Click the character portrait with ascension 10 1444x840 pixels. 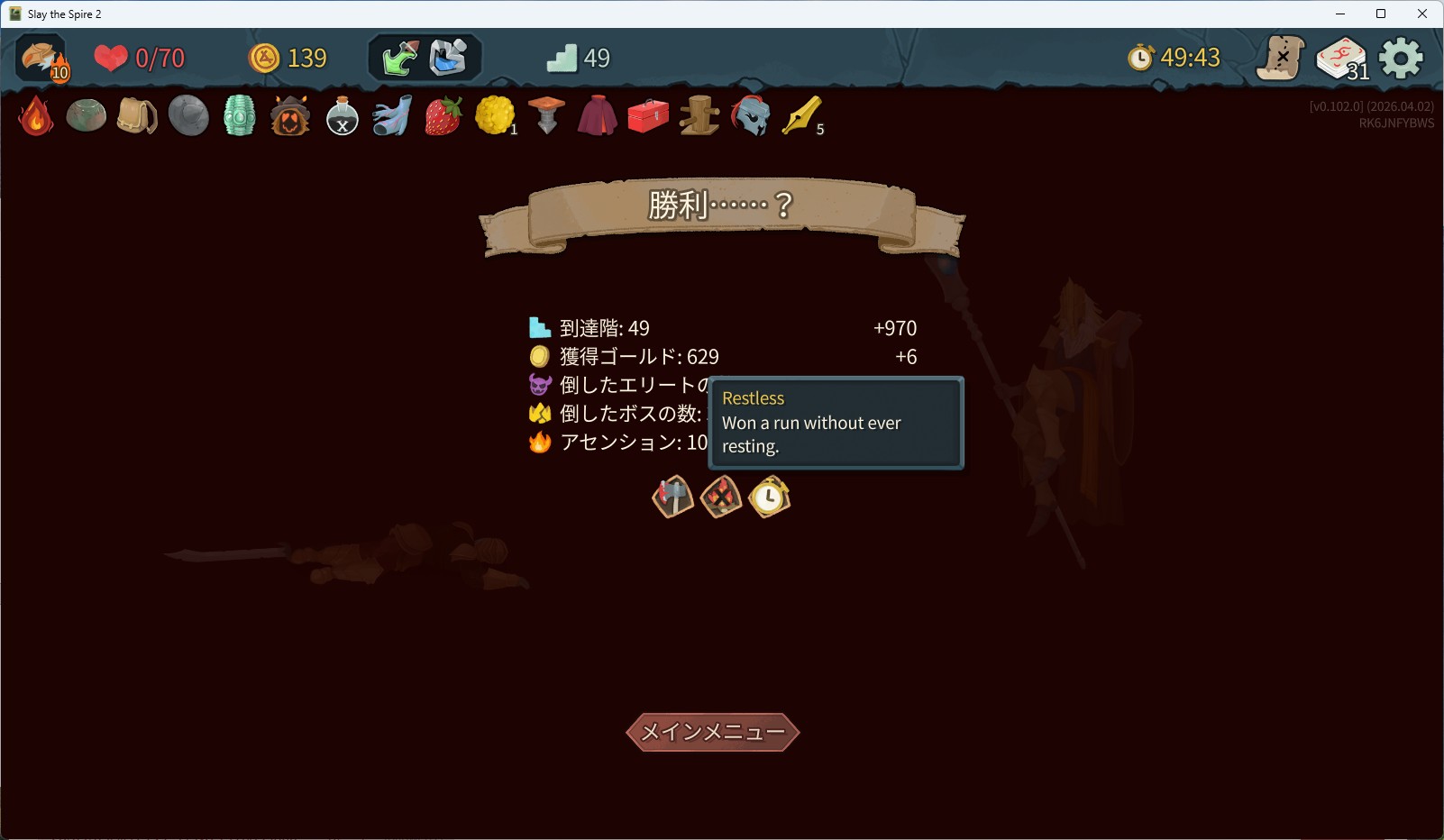coord(42,59)
